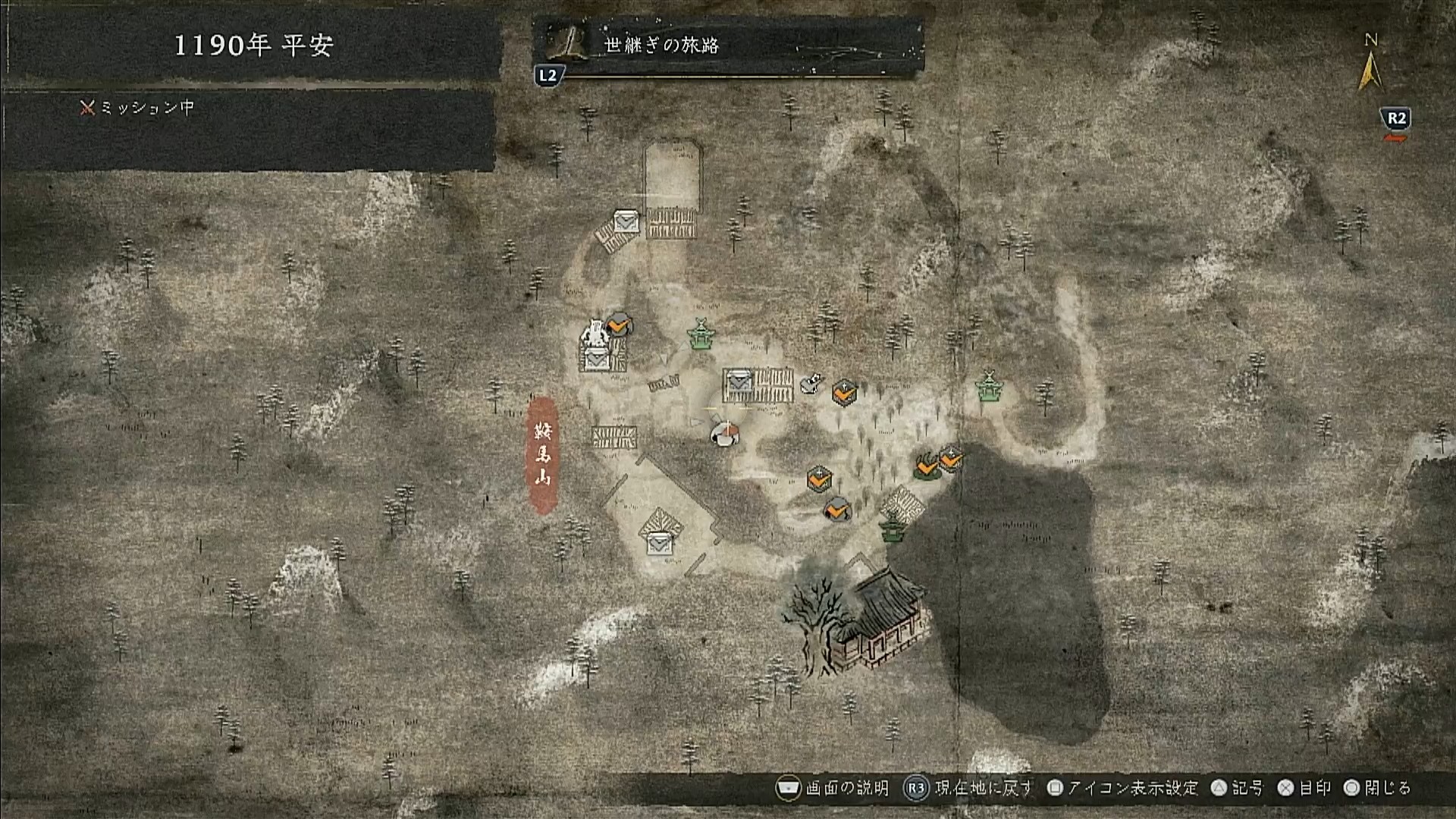1456x819 pixels.
Task: Click the green shrine nearest the white statue
Action: pos(701,334)
